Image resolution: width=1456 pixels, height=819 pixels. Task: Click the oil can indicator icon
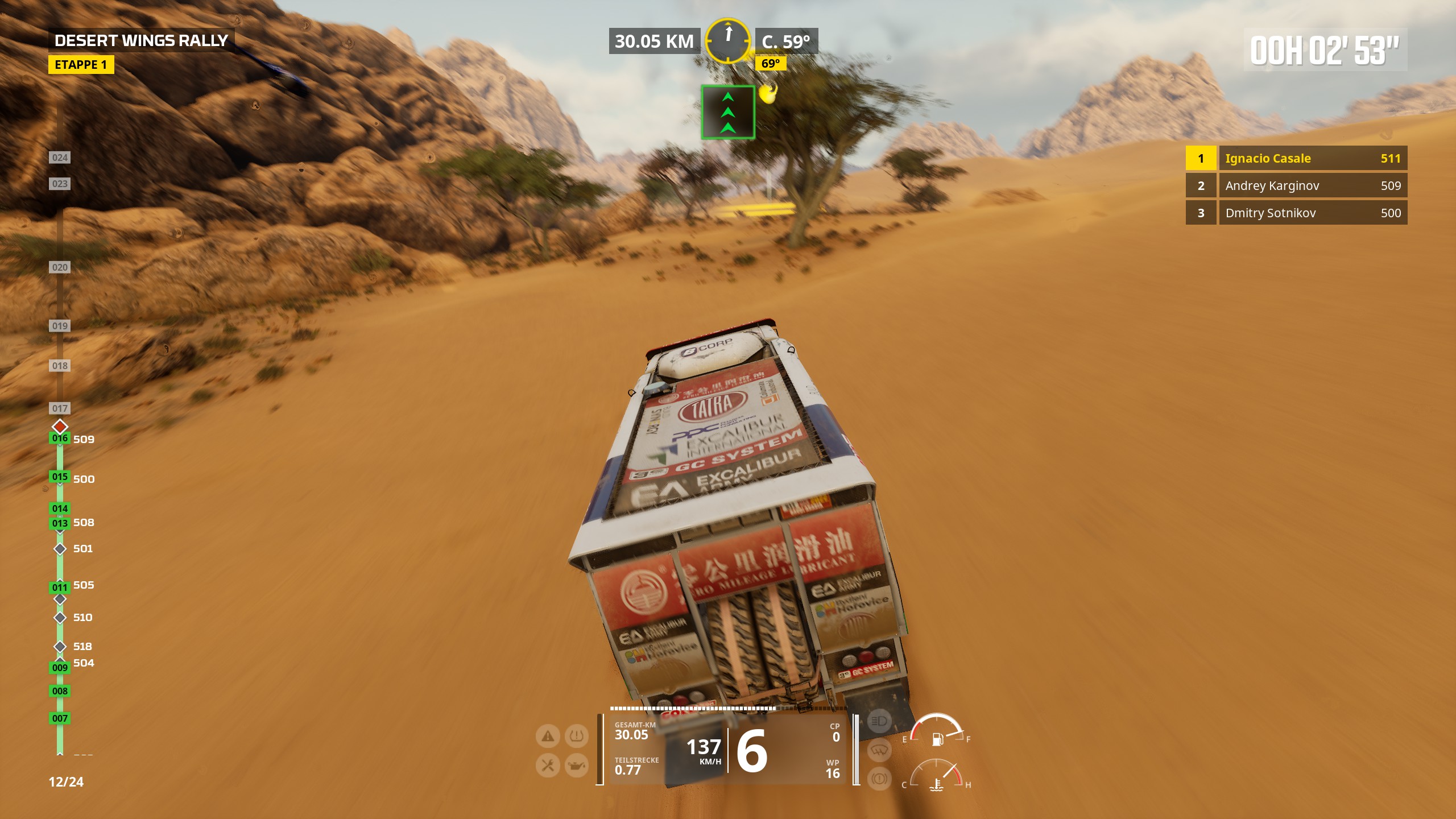click(x=576, y=766)
